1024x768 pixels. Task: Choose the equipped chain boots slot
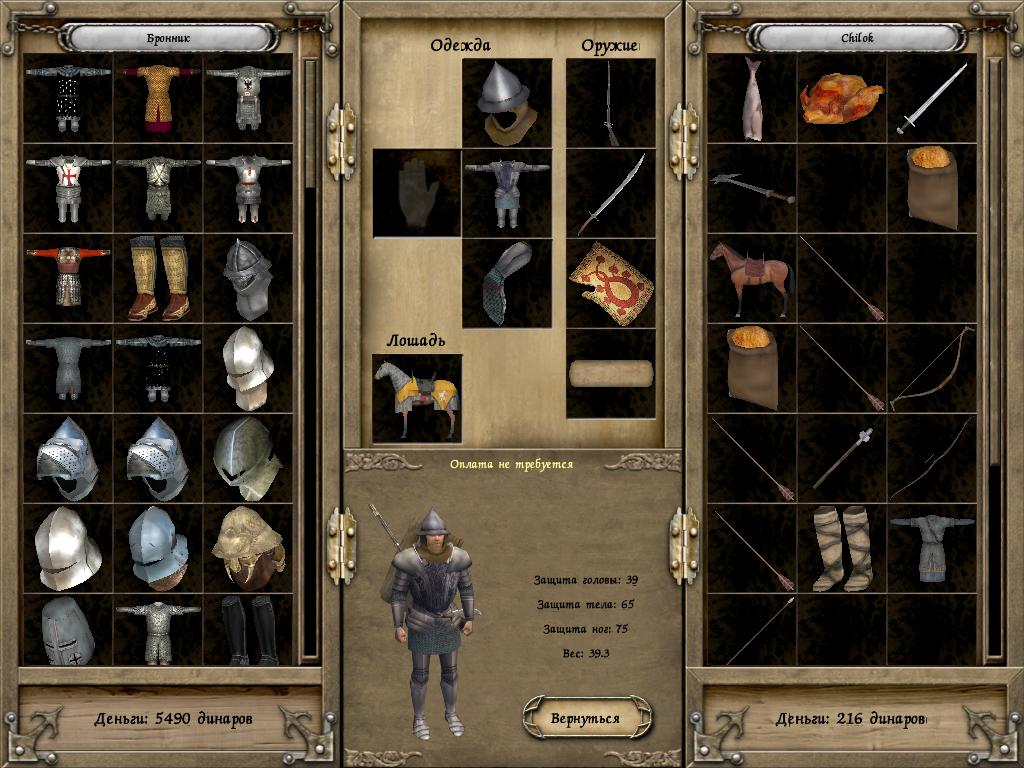click(x=507, y=283)
